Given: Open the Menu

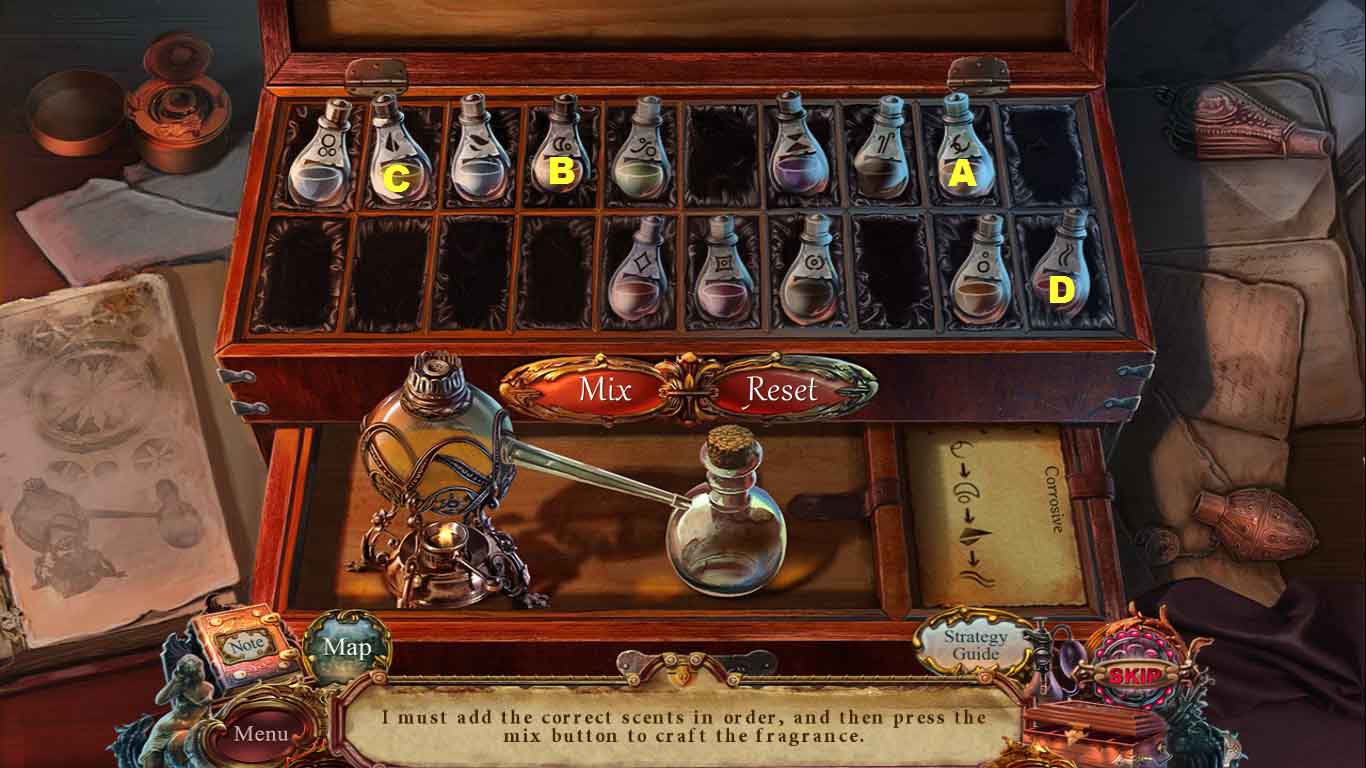Looking at the screenshot, I should (261, 733).
